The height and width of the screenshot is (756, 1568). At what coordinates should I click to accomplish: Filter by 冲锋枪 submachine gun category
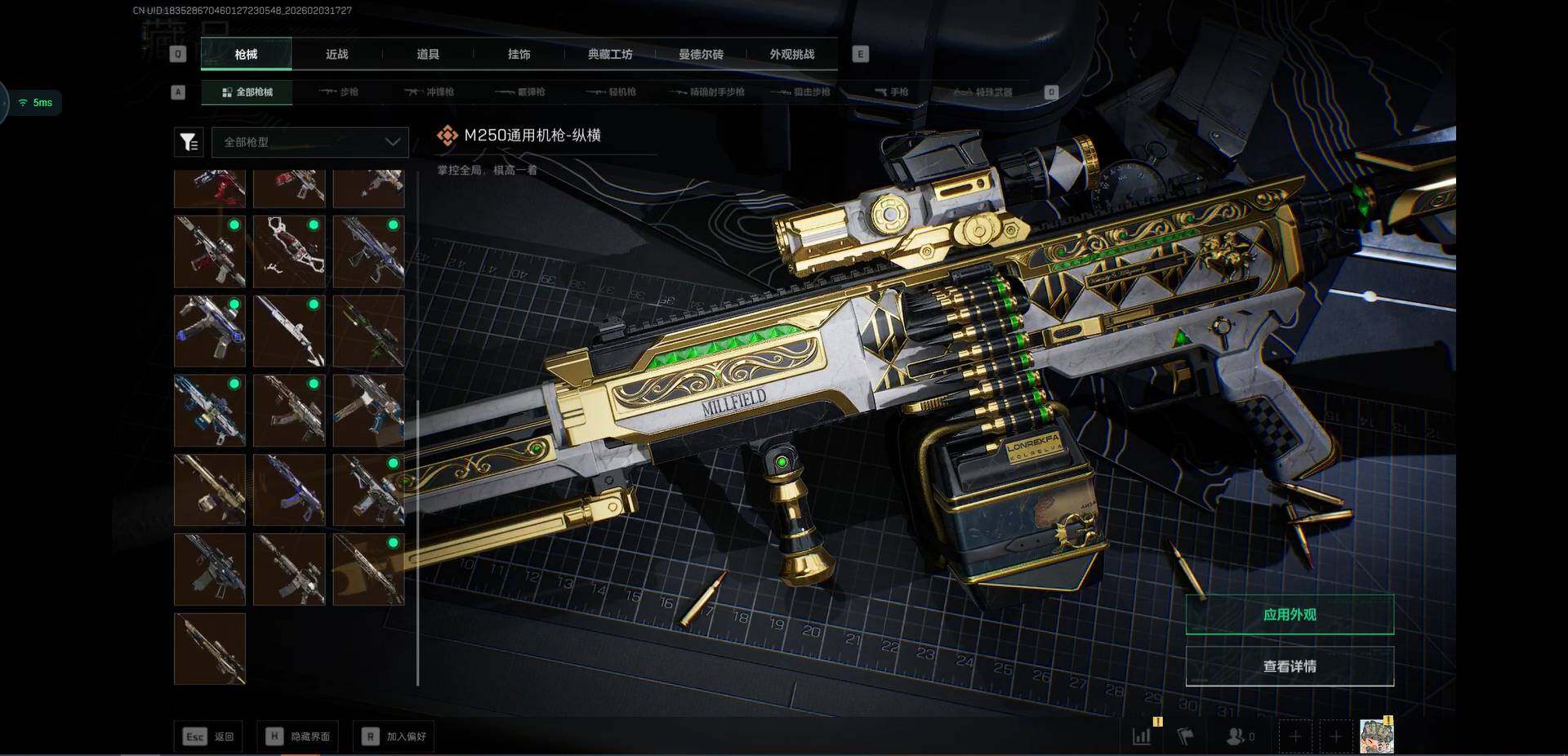(x=430, y=92)
